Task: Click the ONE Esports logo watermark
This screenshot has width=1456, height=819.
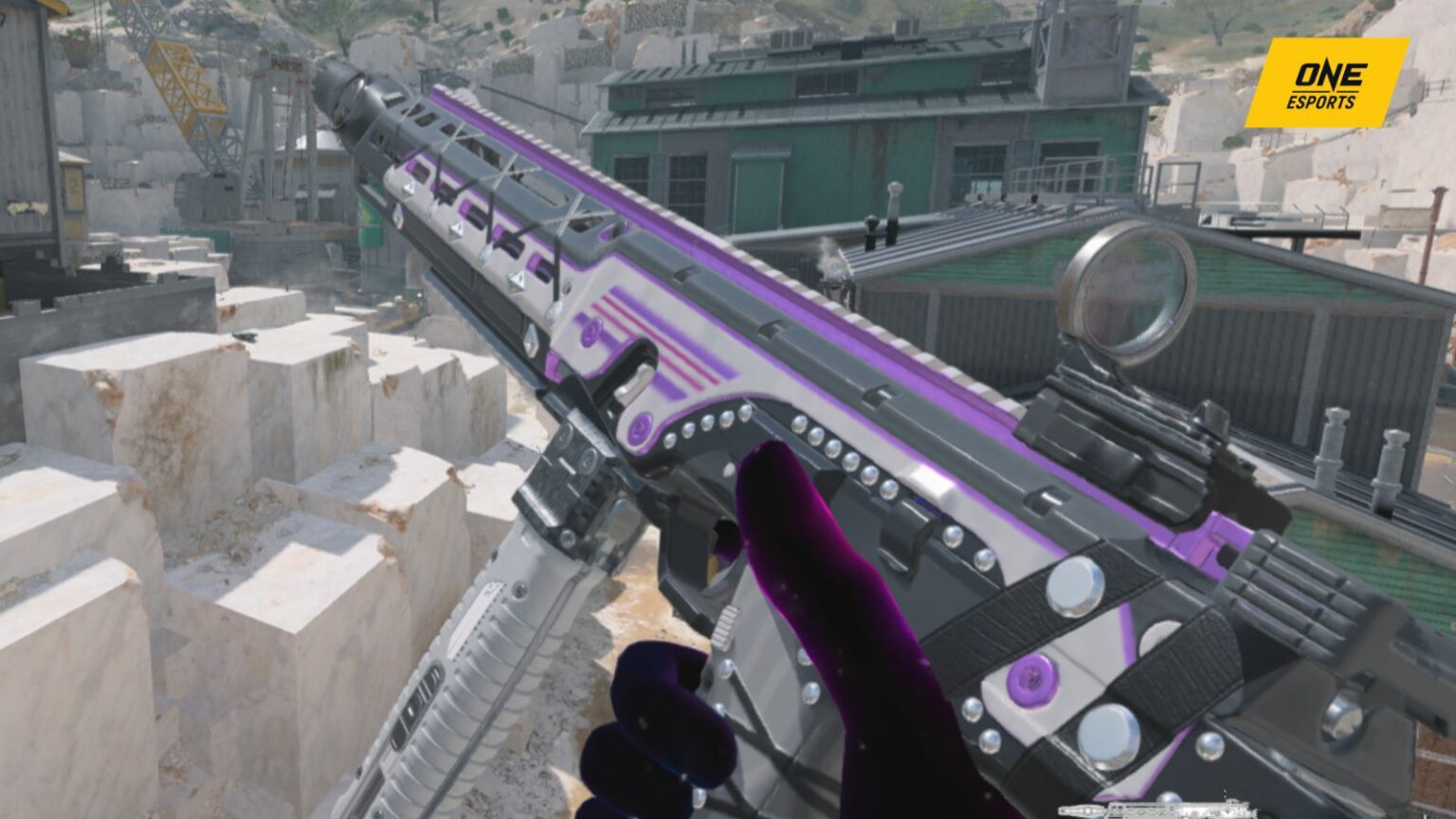Action: point(1325,82)
